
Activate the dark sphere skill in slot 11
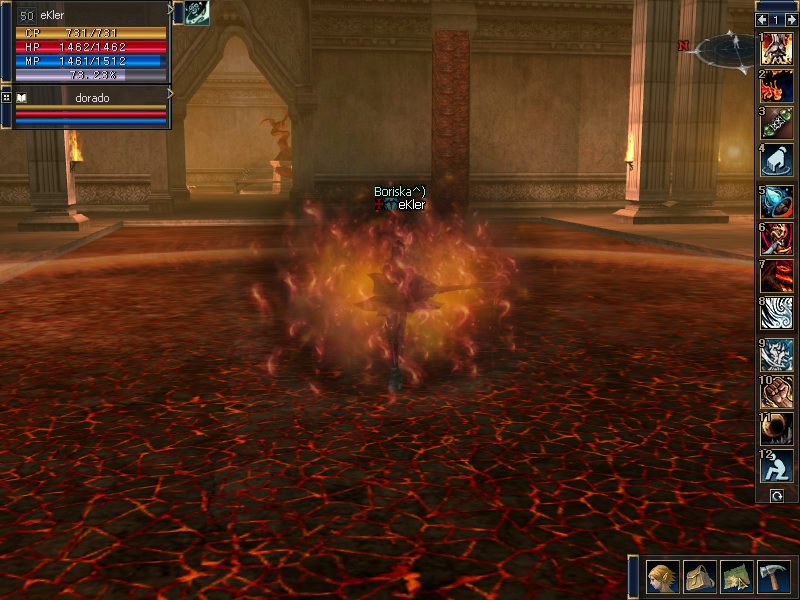[777, 429]
